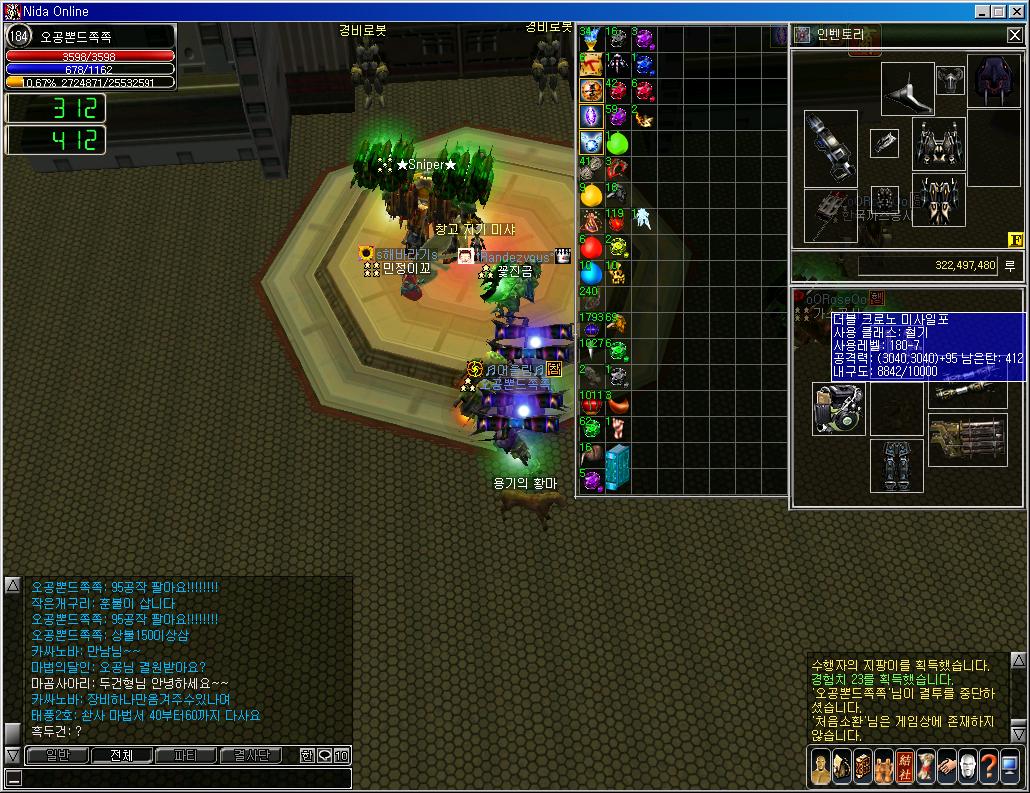Open the question mark help icon

coord(988,767)
